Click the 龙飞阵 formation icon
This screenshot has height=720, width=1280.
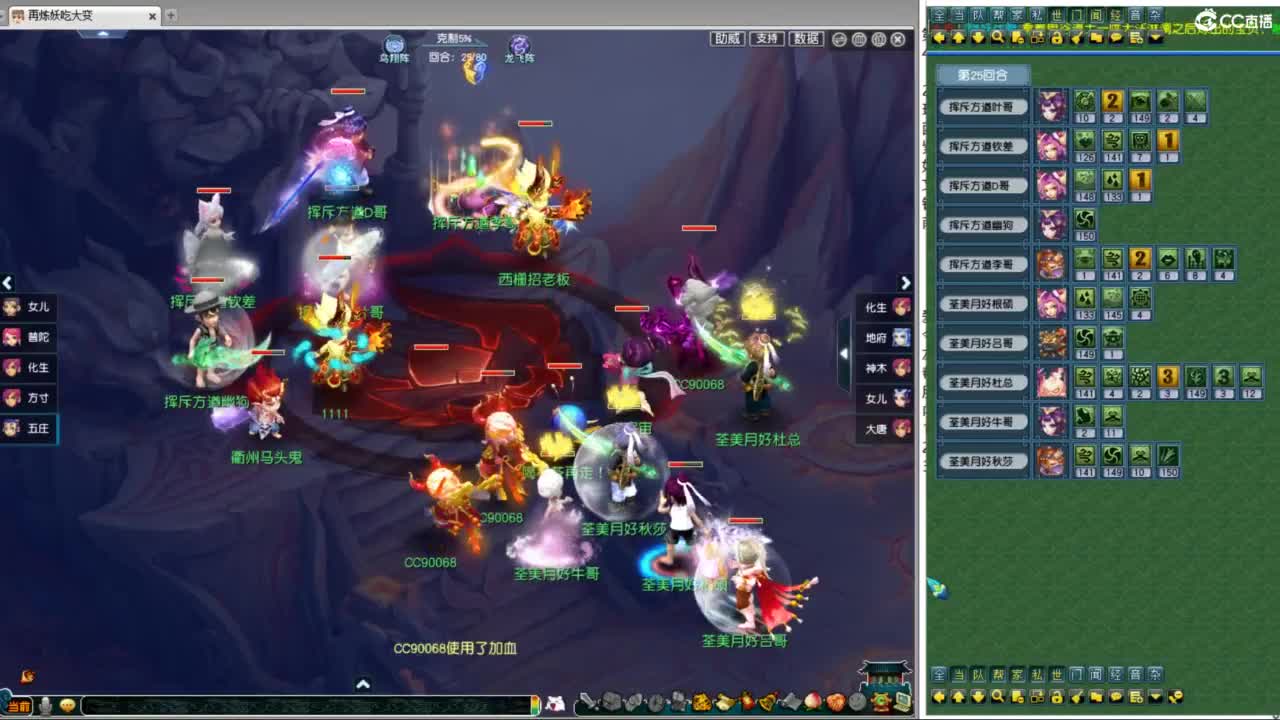[x=519, y=44]
